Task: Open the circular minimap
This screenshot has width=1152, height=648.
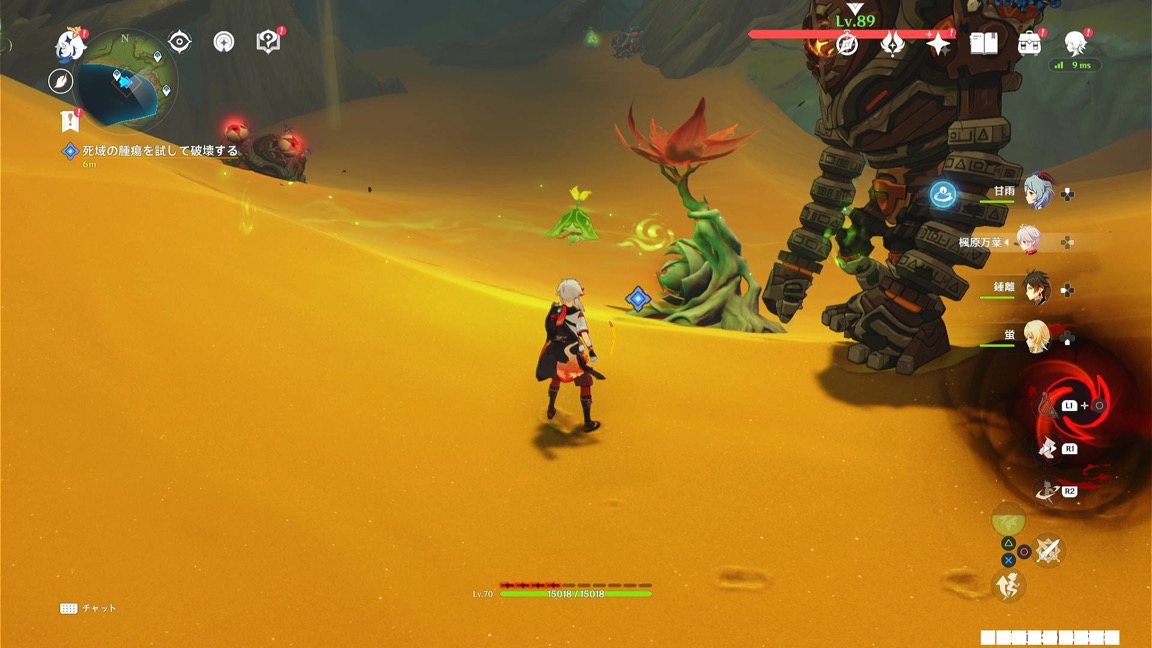Action: pyautogui.click(x=128, y=82)
